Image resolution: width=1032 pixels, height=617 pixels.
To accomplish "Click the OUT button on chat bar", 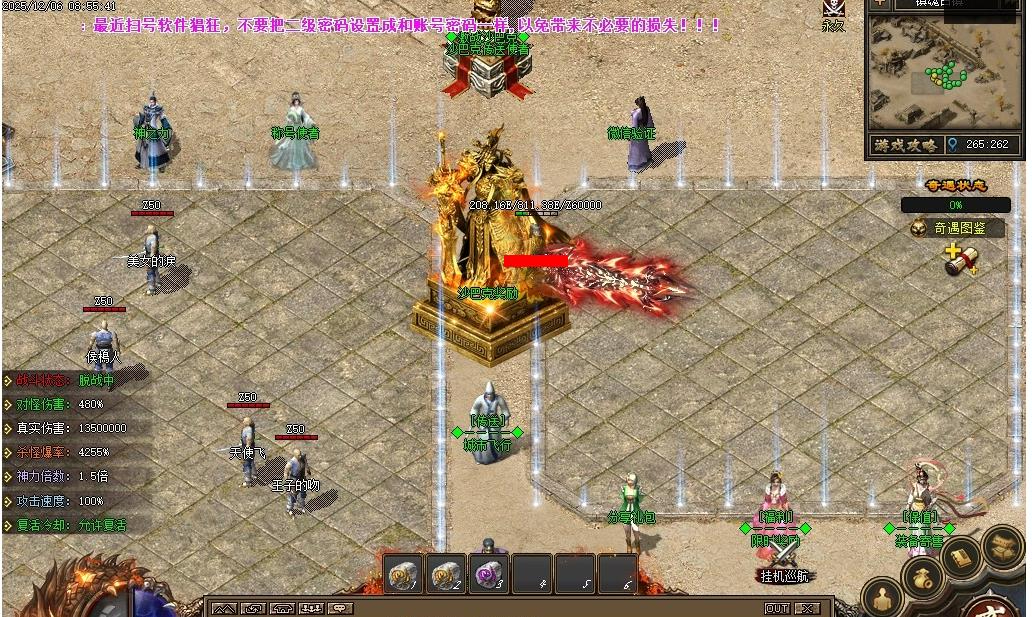I will coord(777,608).
